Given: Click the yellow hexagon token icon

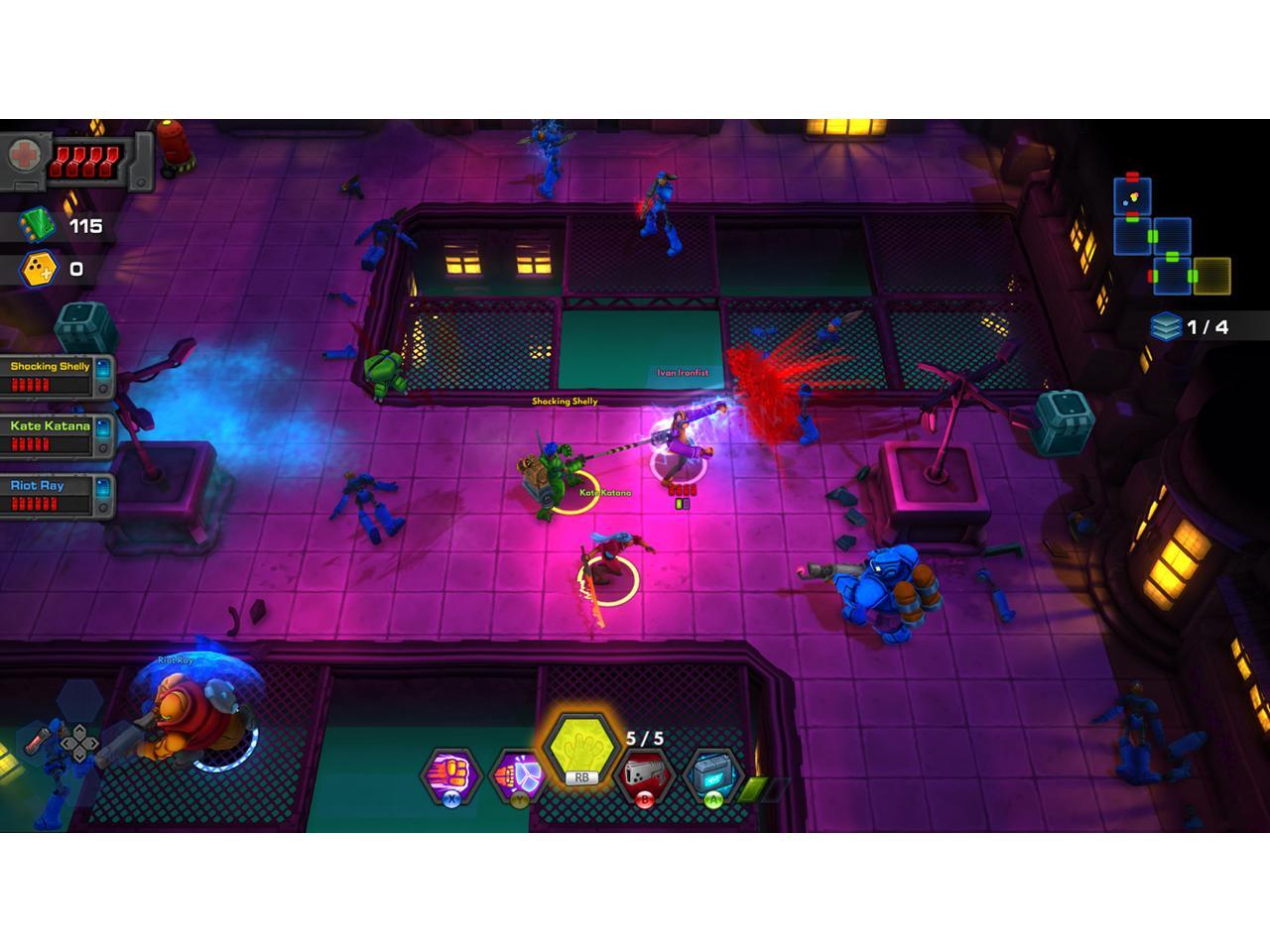Looking at the screenshot, I should point(38,269).
